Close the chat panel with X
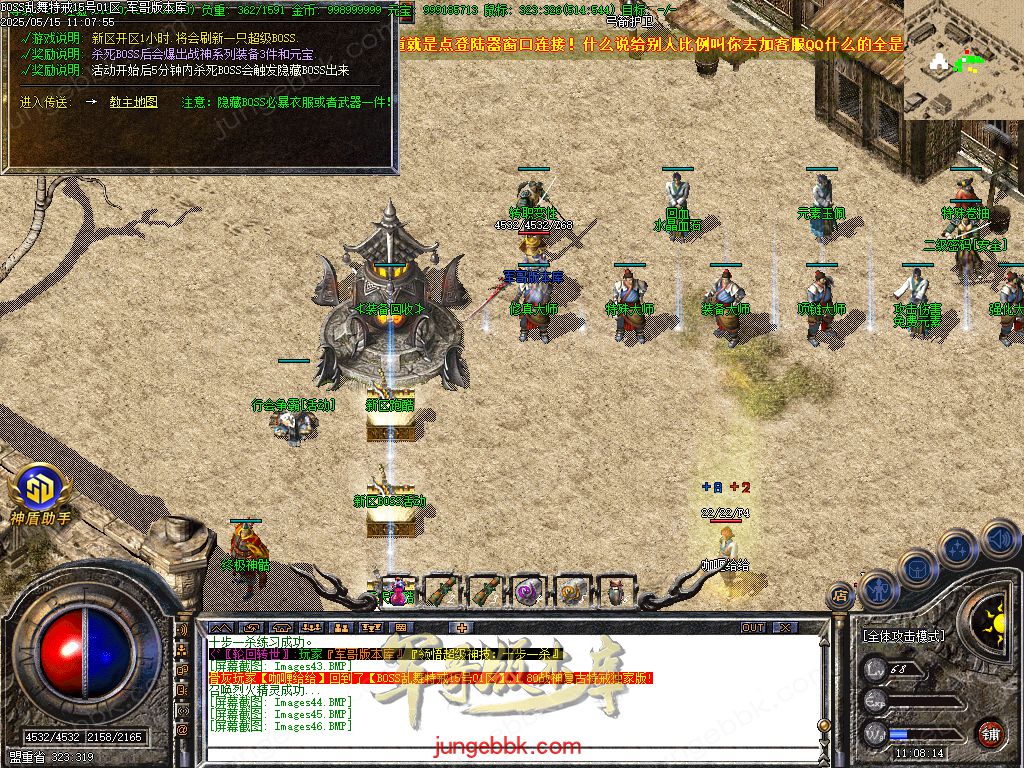Image resolution: width=1024 pixels, height=768 pixels. click(785, 628)
